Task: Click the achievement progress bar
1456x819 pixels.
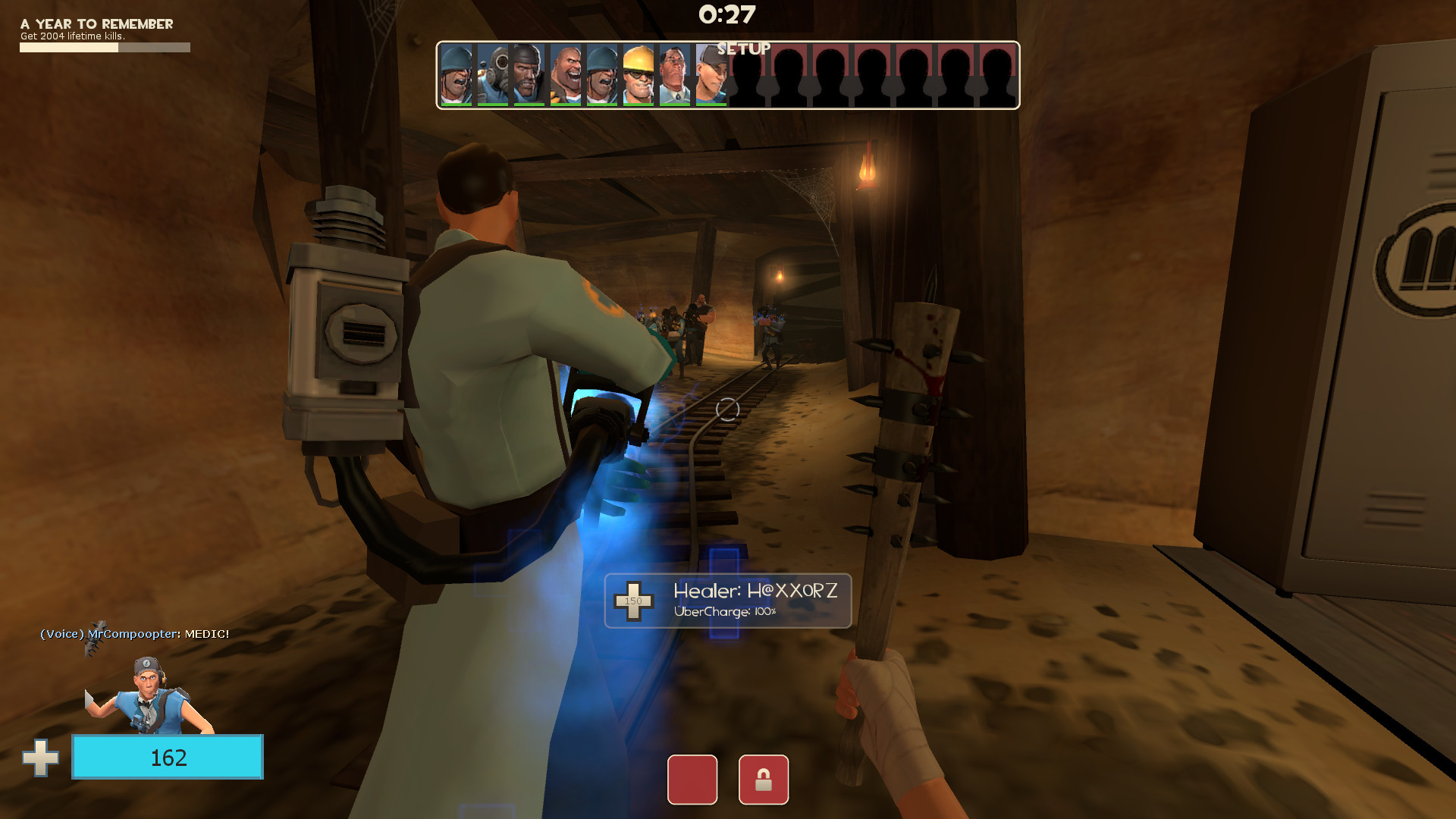Action: pyautogui.click(x=104, y=46)
